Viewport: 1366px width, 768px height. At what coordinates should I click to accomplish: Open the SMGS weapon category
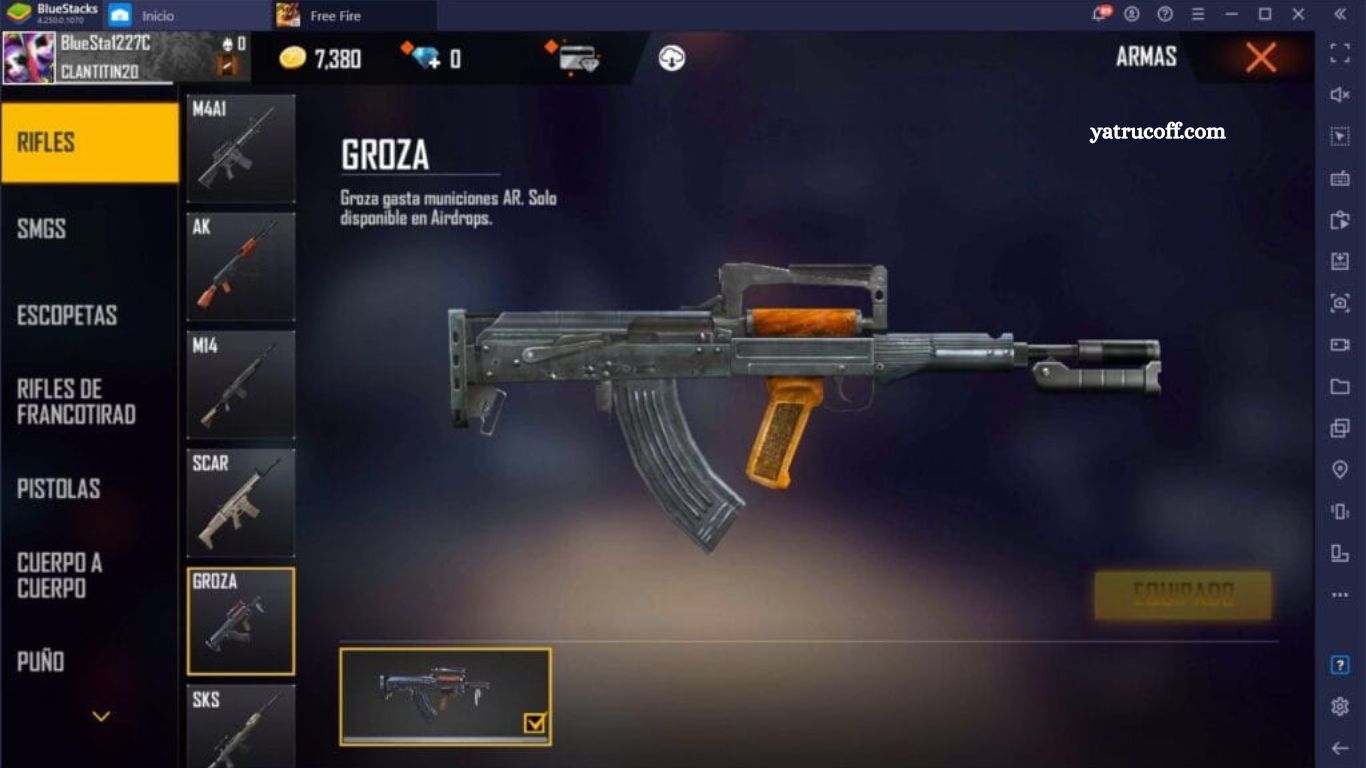pos(89,229)
